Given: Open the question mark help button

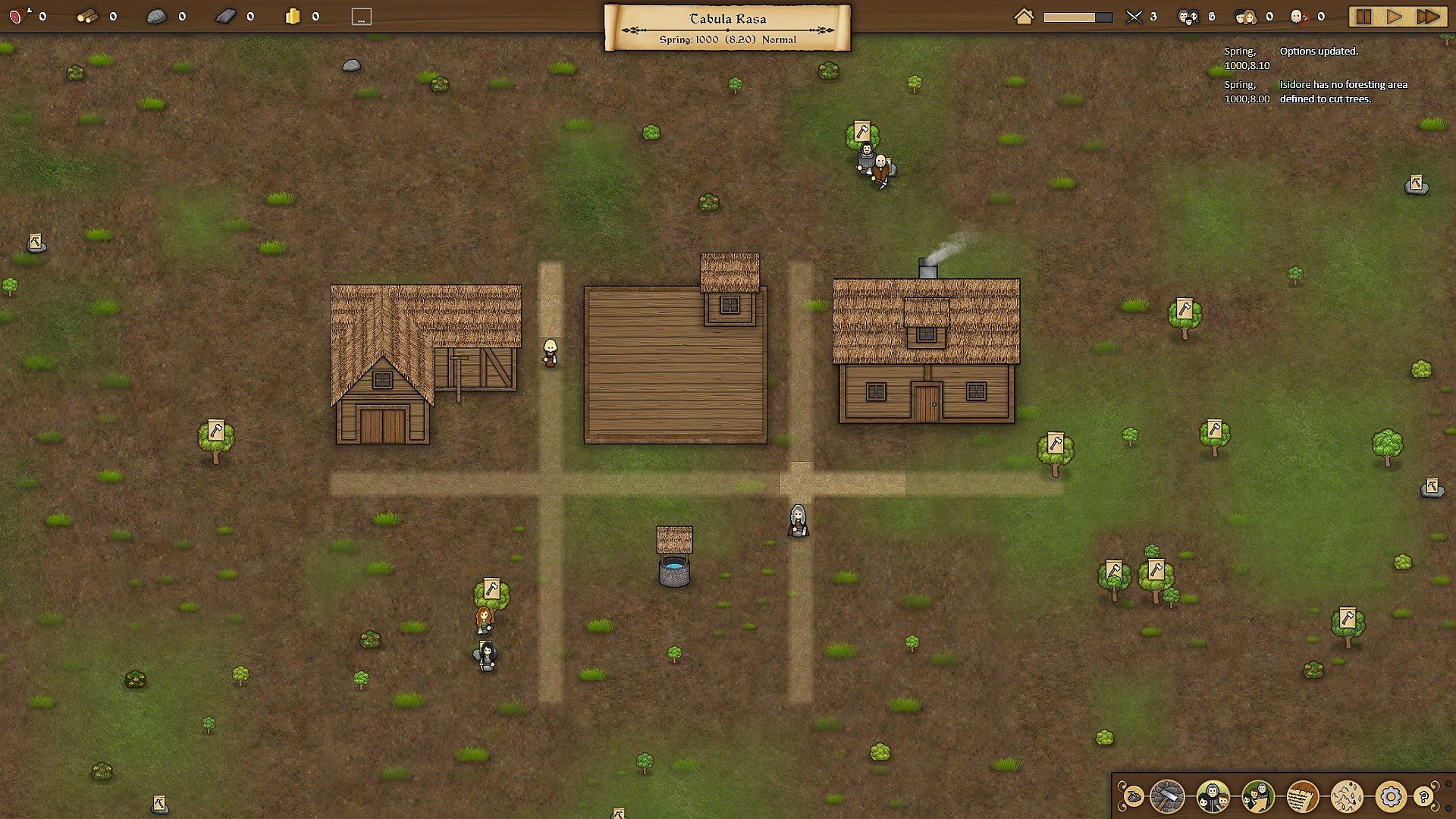Looking at the screenshot, I should pos(1425,797).
